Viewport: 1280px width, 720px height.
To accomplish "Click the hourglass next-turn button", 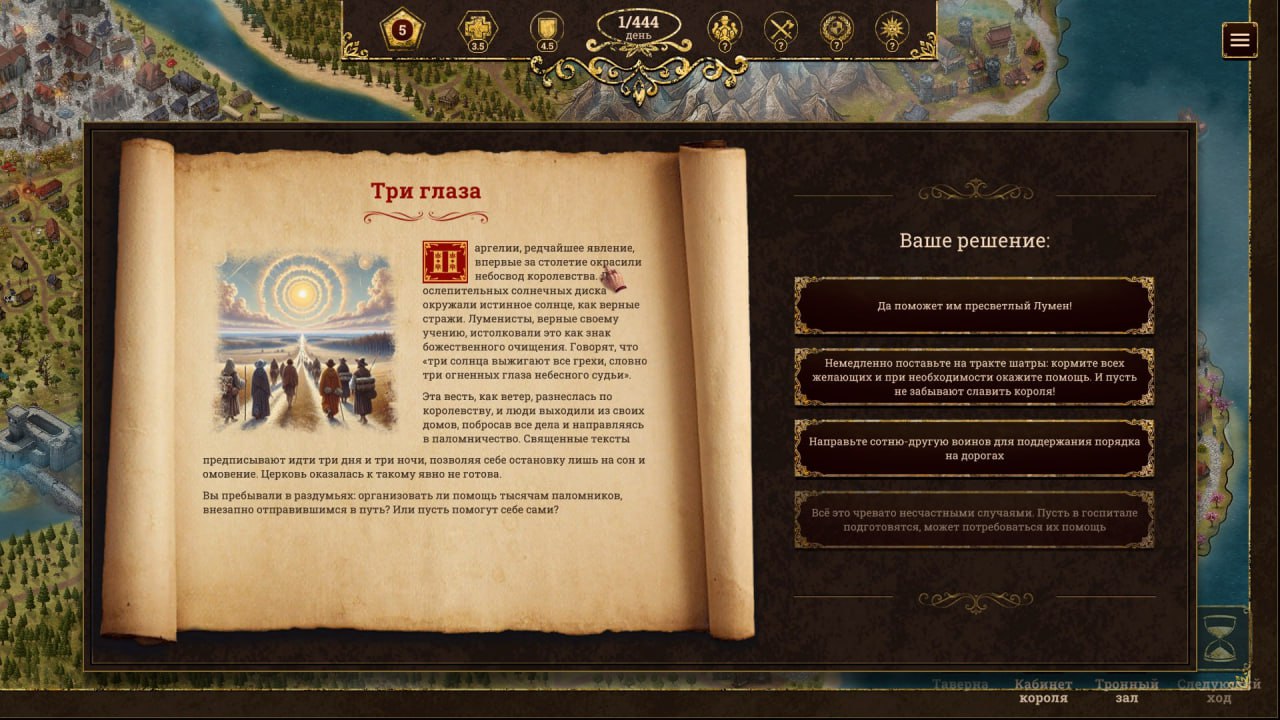I will pos(1221,639).
